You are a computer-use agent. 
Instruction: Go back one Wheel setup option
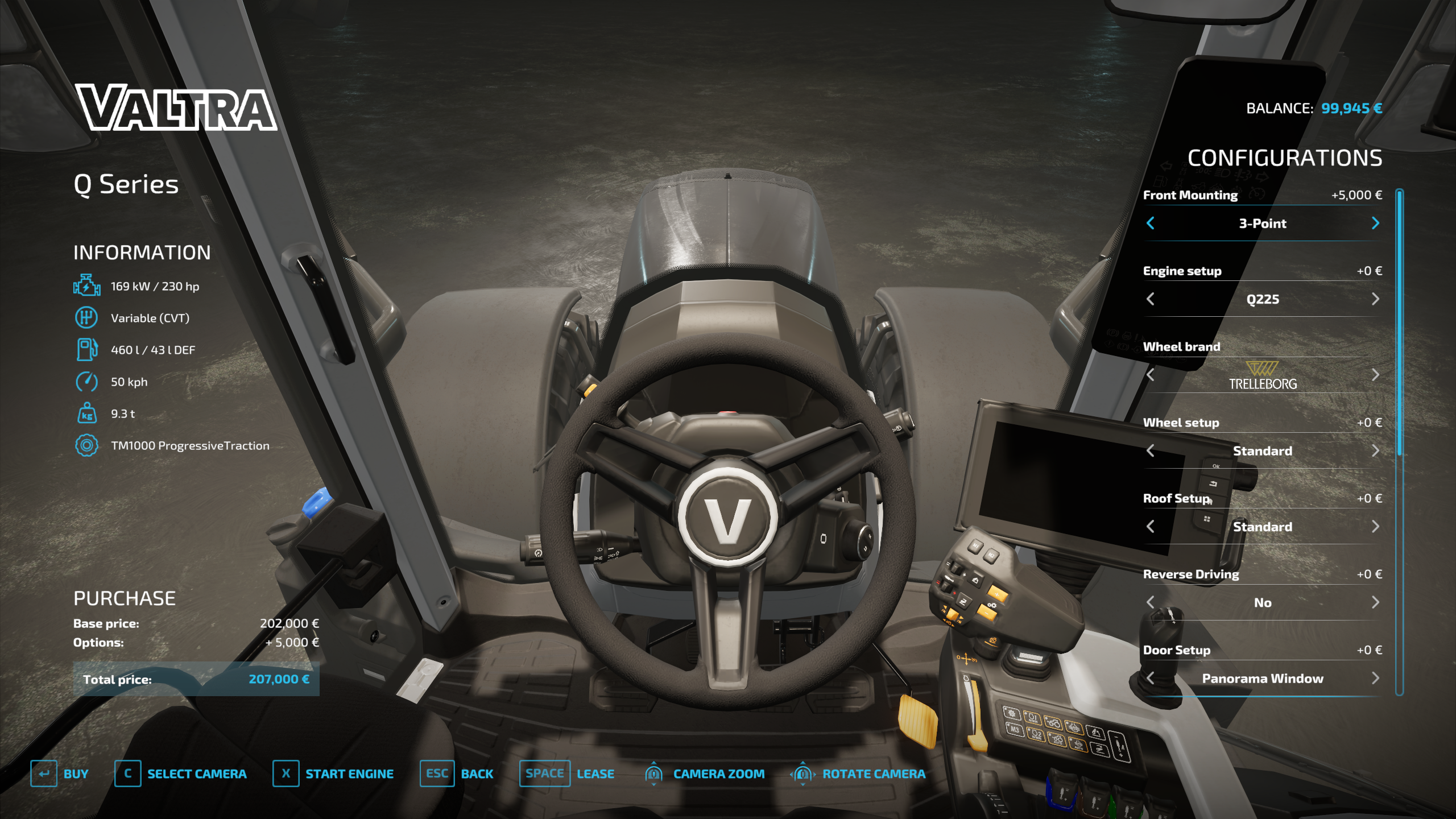(1151, 451)
